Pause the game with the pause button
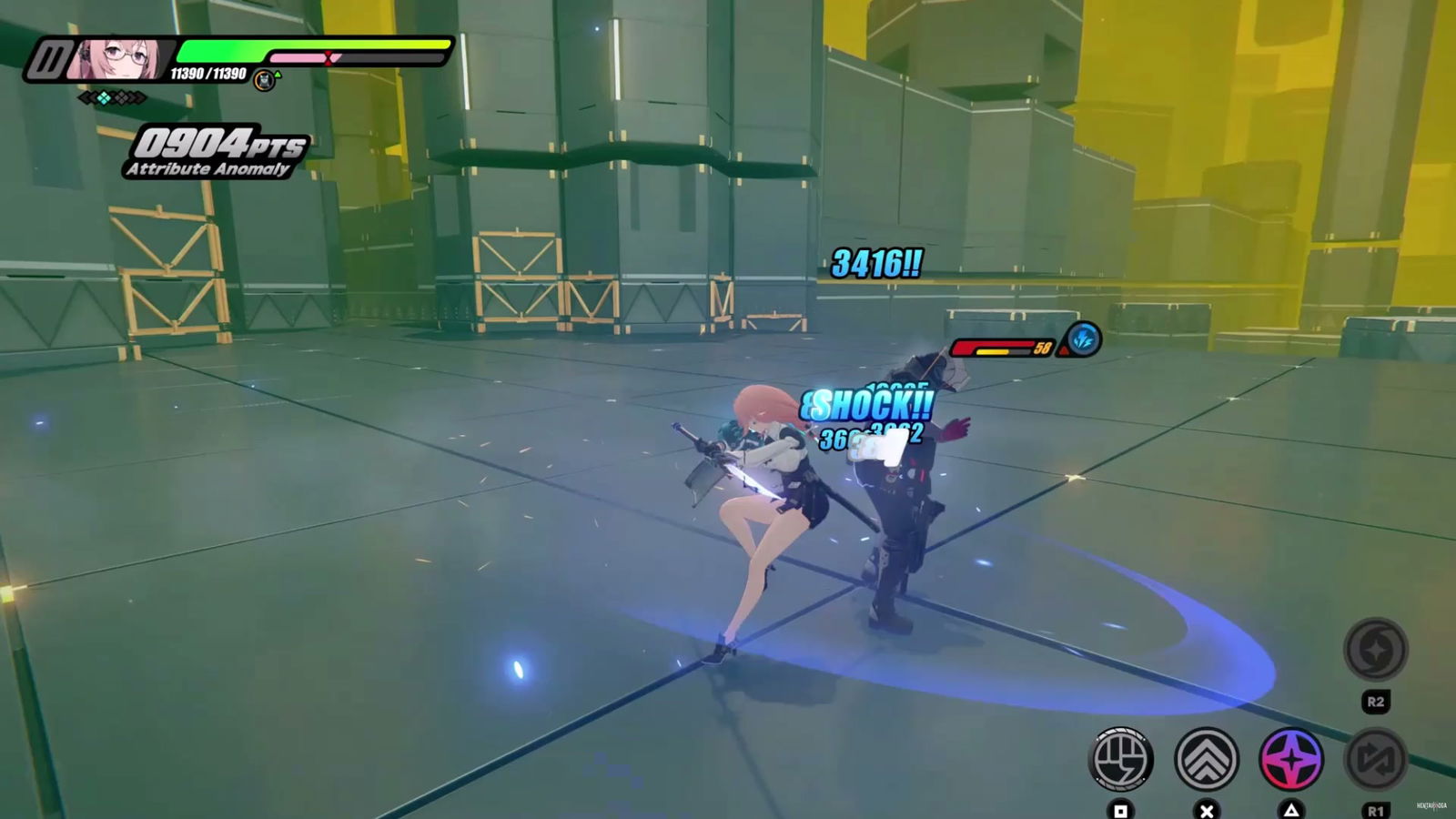Viewport: 1456px width, 819px height. 47,61
